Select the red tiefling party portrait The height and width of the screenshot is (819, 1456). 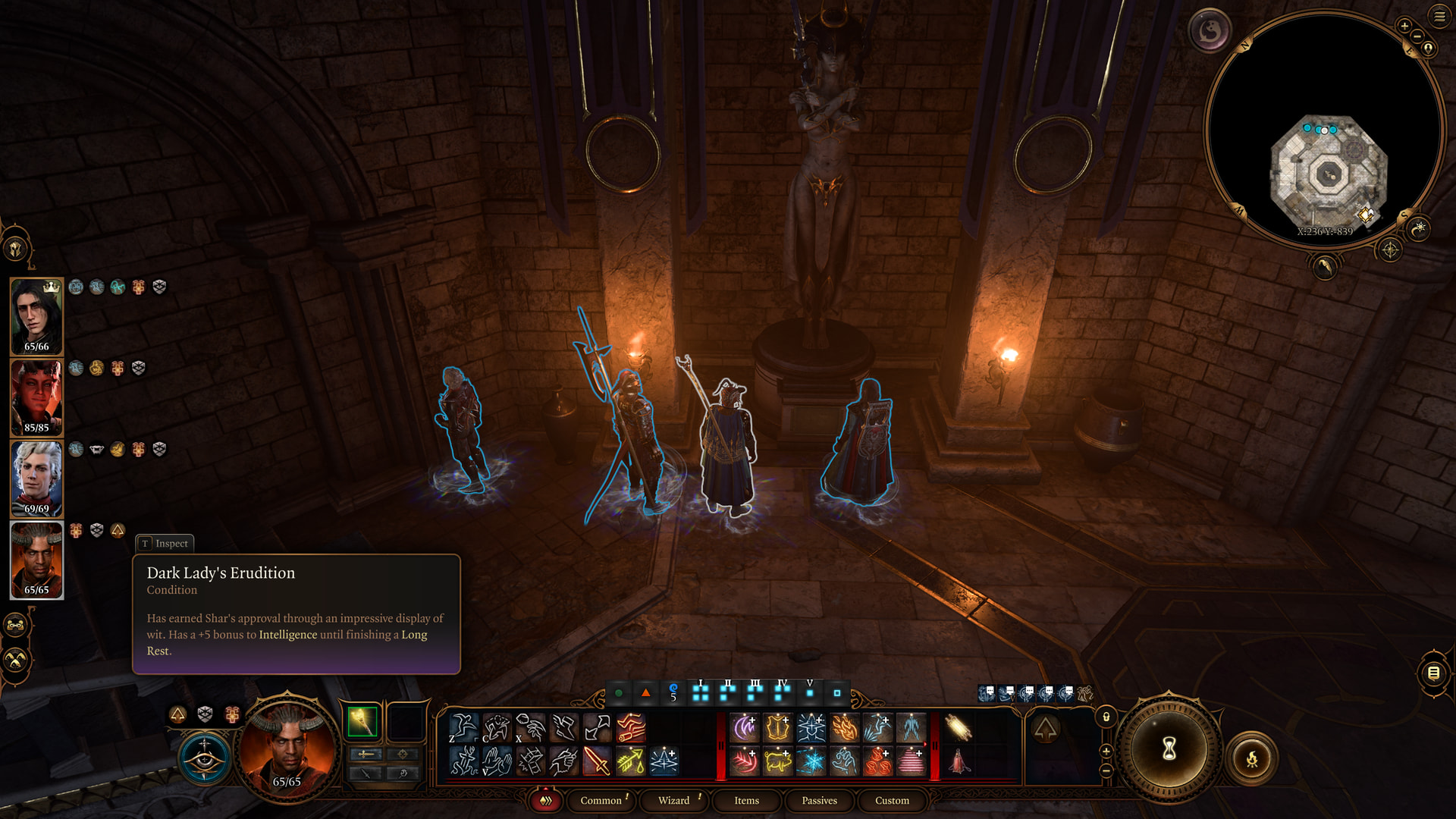pos(36,397)
